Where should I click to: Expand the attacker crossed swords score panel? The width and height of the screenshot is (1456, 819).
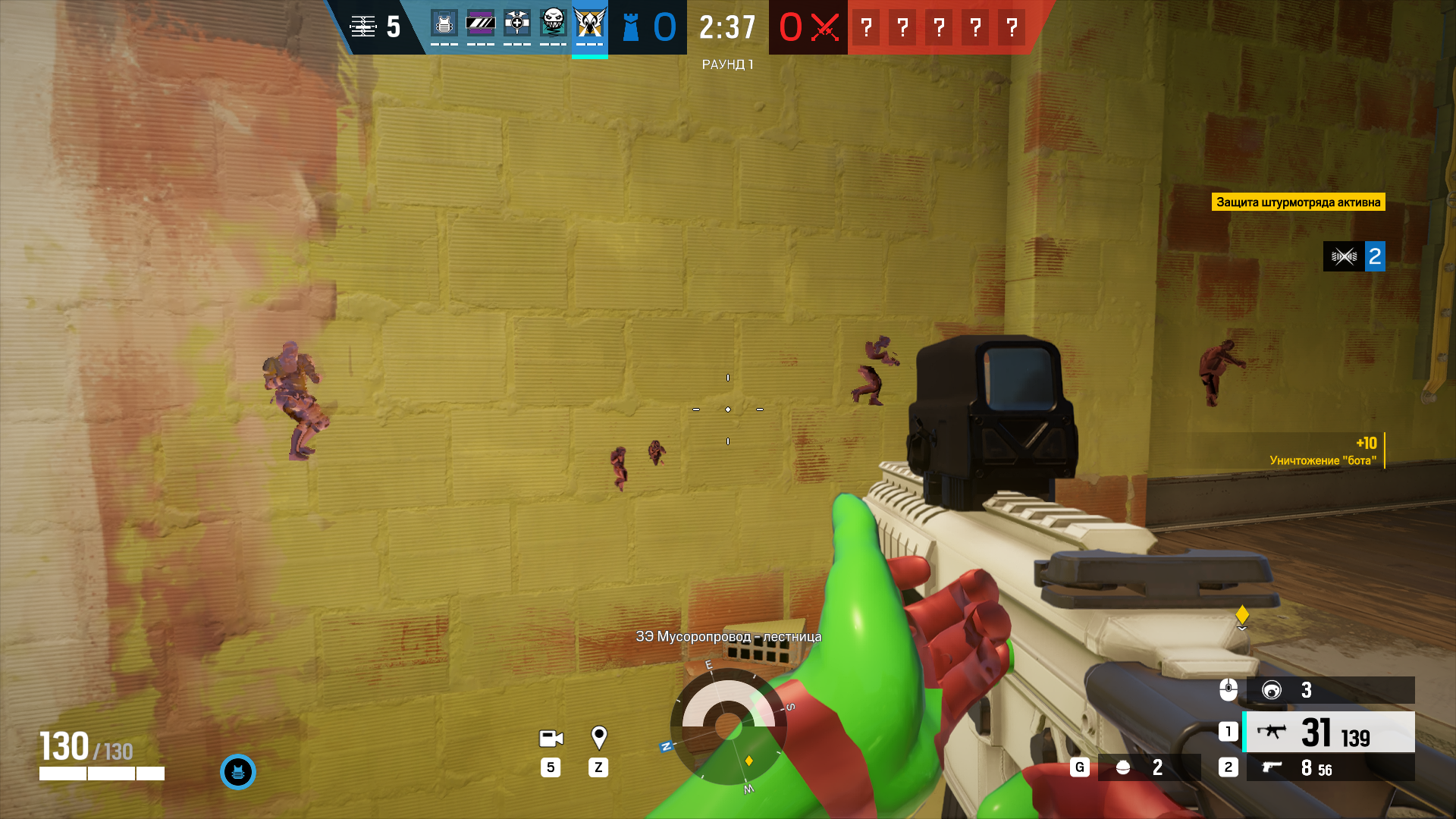(x=807, y=28)
